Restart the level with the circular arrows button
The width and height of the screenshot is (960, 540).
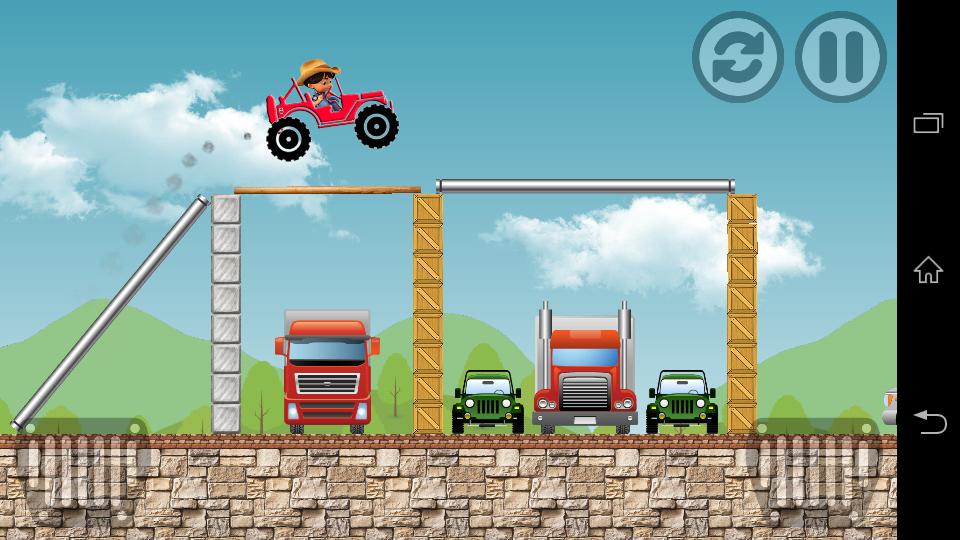[737, 57]
